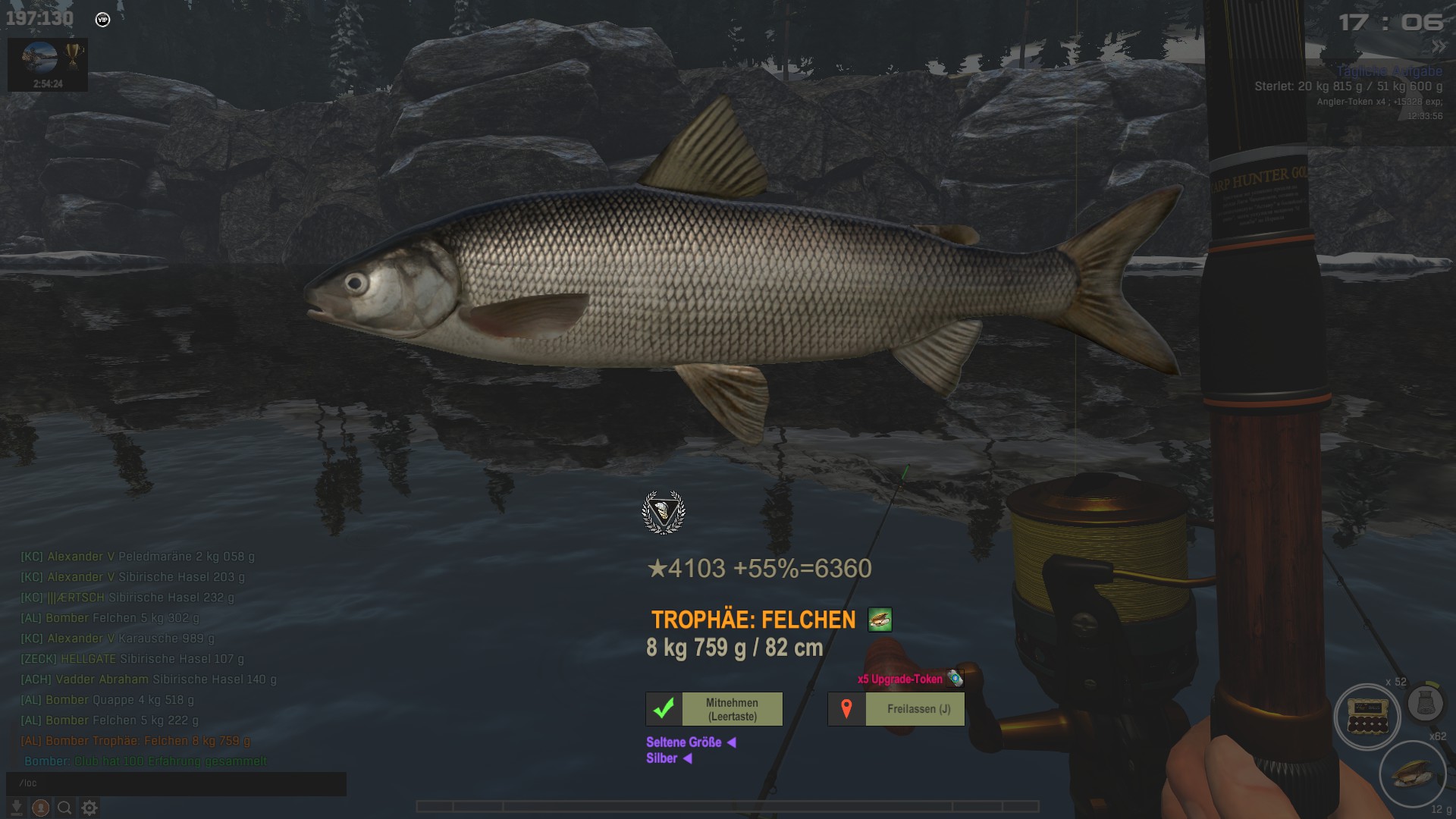The height and width of the screenshot is (819, 1456).
Task: Select the mussel bait slot
Action: (1412, 773)
